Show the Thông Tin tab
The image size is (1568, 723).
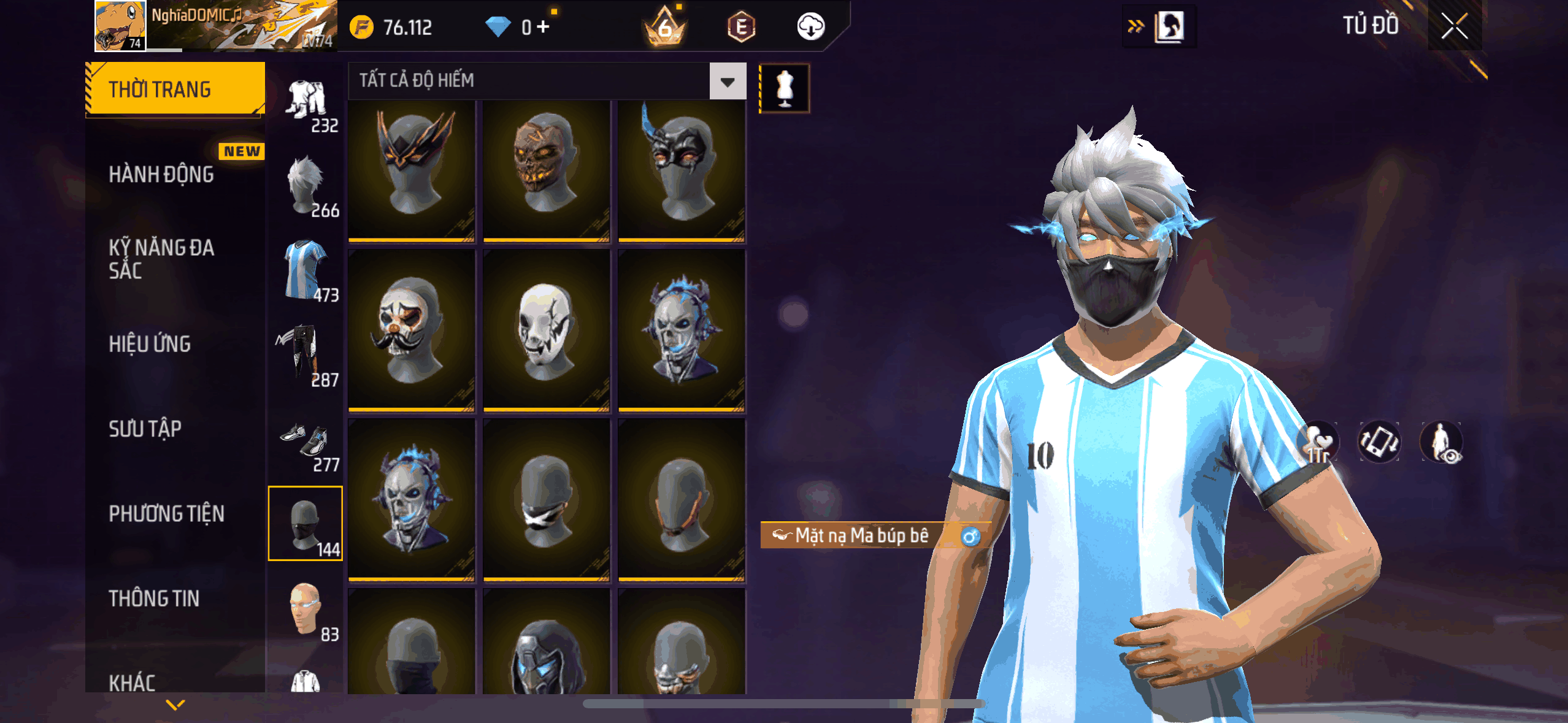[x=154, y=598]
